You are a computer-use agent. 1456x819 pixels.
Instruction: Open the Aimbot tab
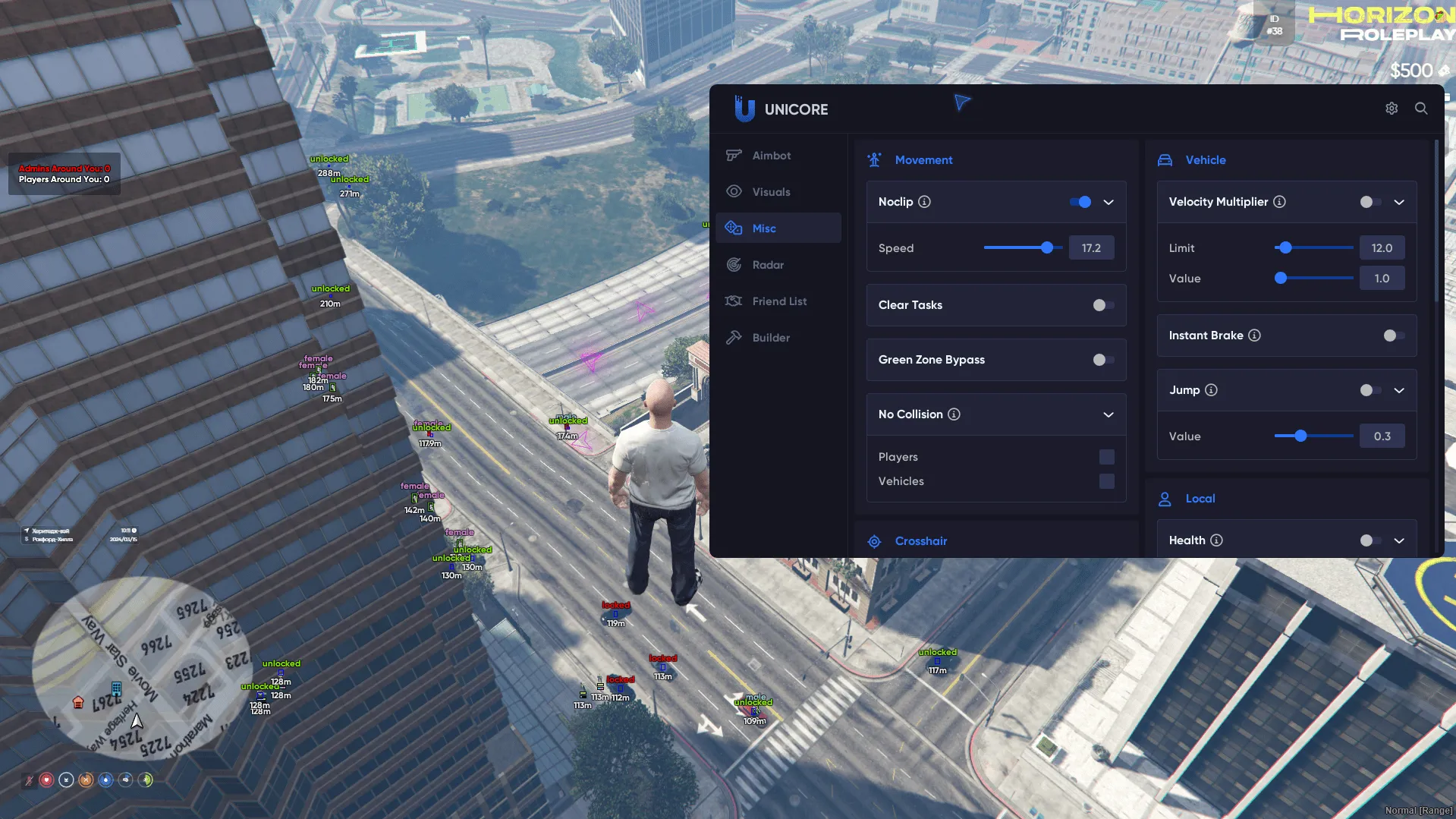pos(771,156)
